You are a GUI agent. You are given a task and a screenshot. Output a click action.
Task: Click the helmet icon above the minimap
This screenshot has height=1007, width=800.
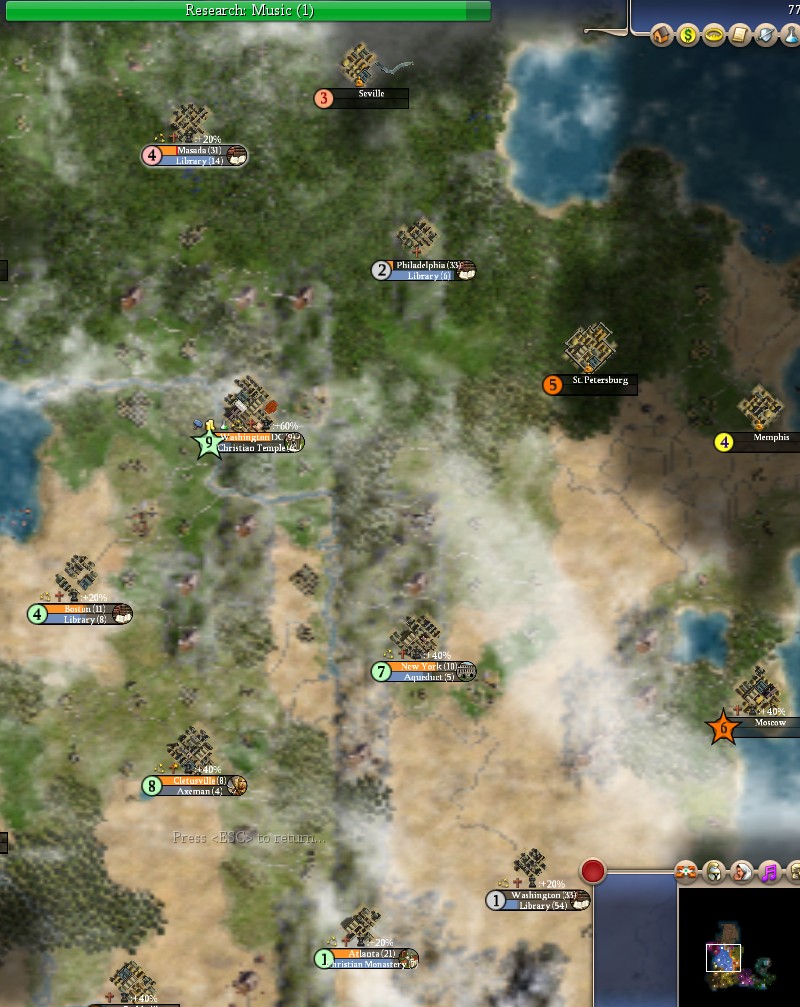click(714, 872)
